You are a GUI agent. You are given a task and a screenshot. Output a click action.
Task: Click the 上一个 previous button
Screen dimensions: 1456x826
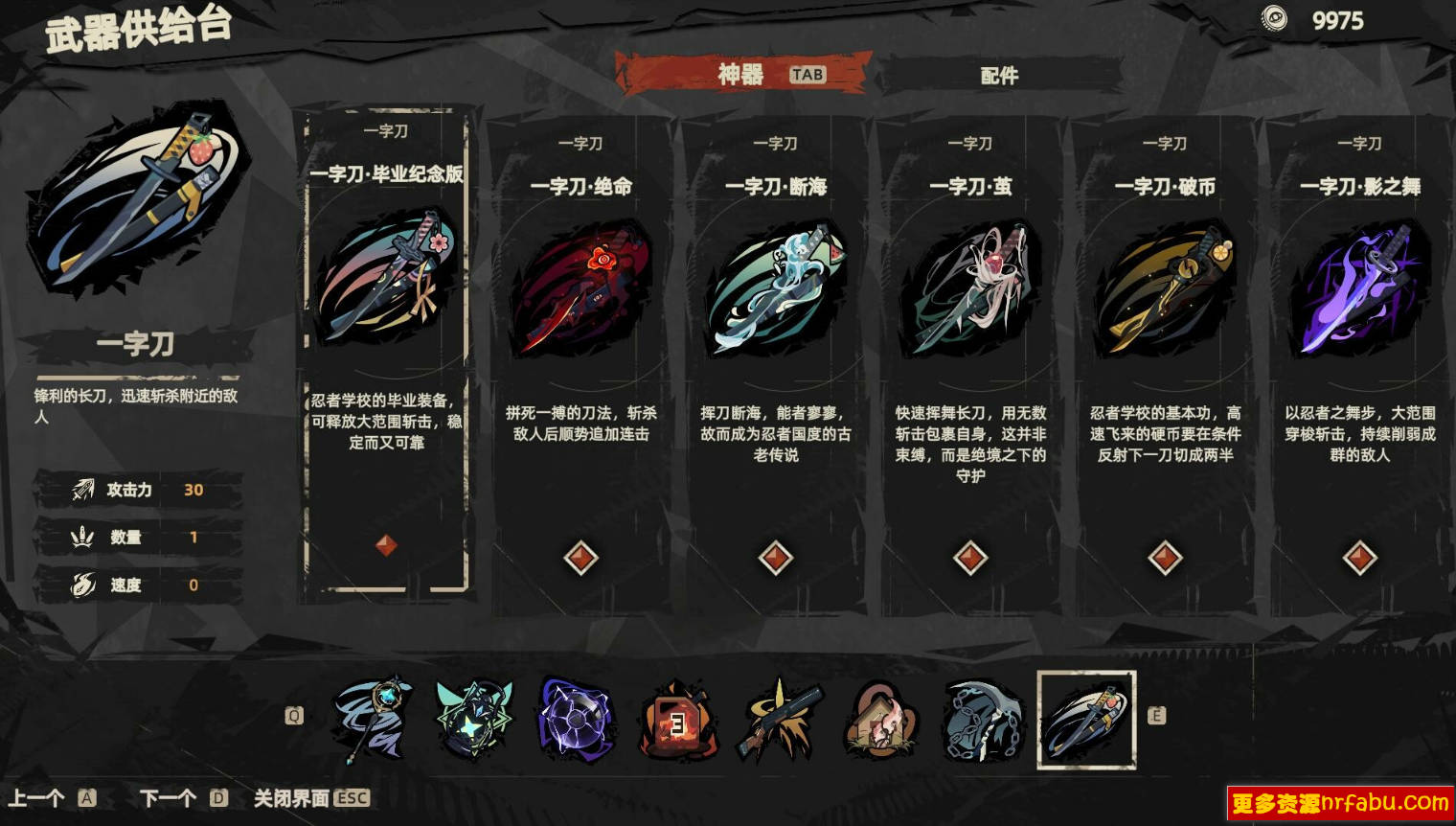pyautogui.click(x=38, y=795)
